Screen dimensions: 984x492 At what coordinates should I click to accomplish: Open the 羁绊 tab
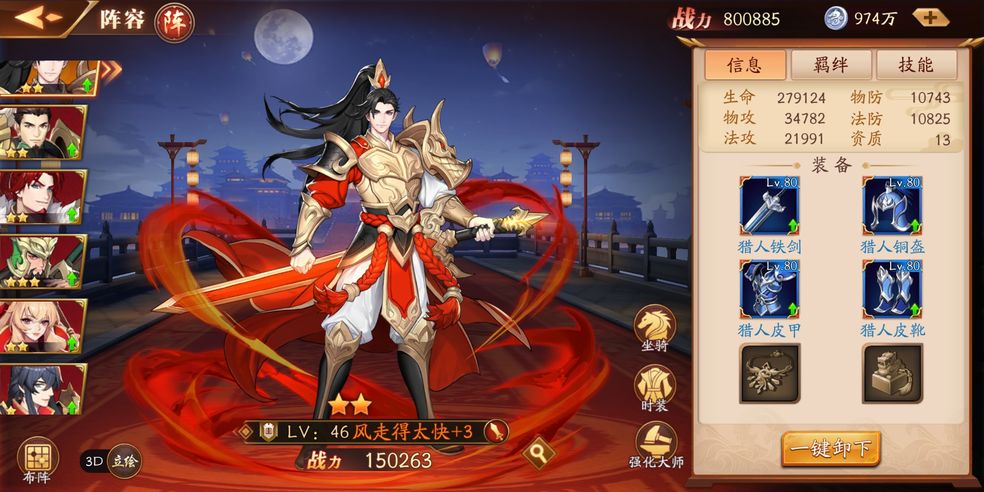click(831, 65)
